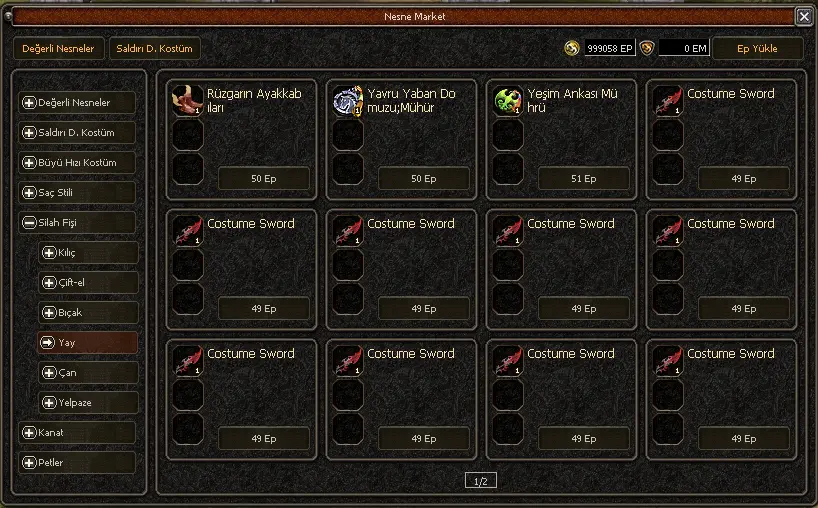Select the highlighted Yay subcategory
The width and height of the screenshot is (818, 508).
click(x=87, y=343)
